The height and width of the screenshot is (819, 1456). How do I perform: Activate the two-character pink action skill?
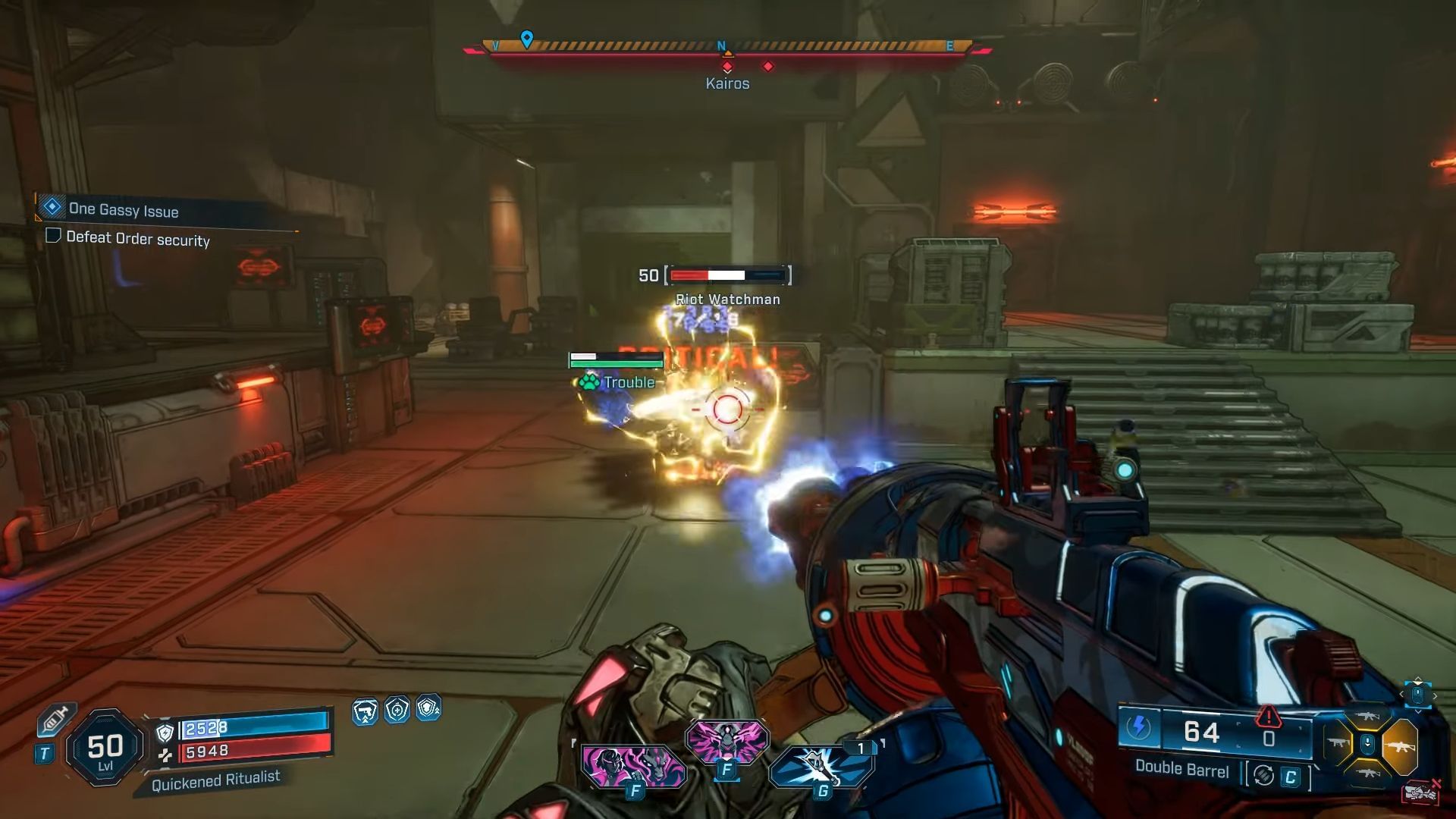tap(633, 764)
